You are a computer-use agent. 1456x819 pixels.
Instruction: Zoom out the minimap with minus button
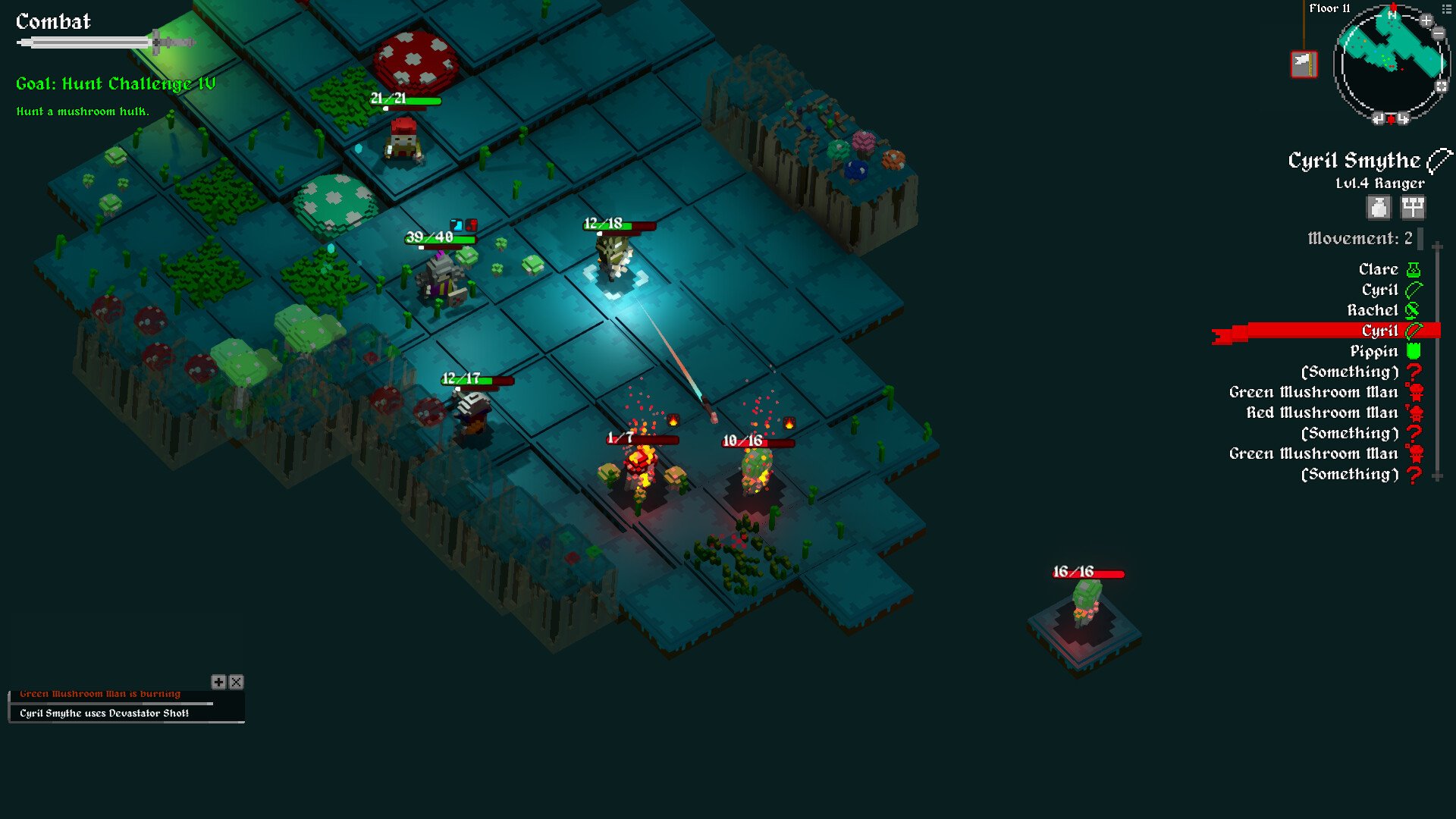[1439, 33]
